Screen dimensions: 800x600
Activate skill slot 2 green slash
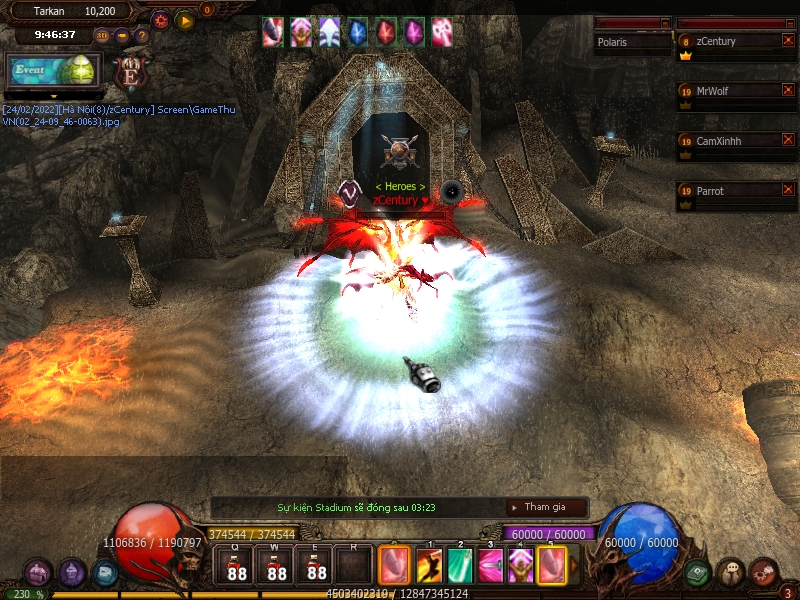point(460,566)
